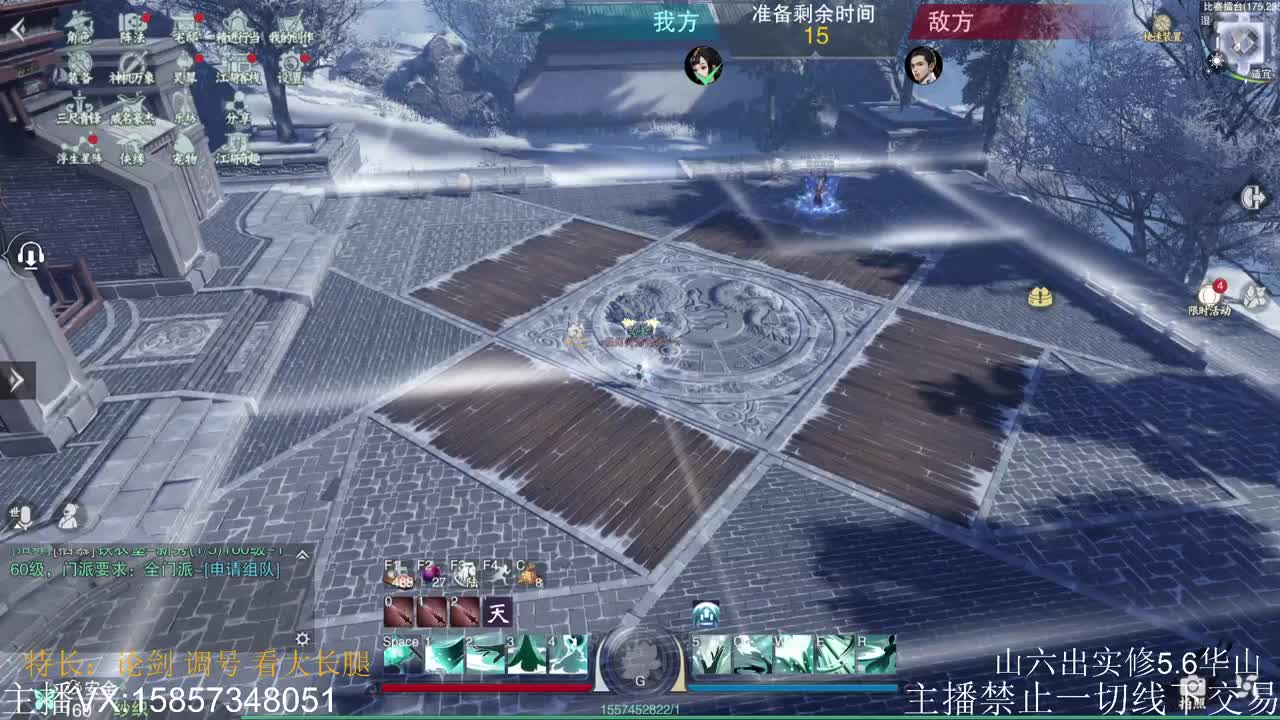
Task: Open the 限时活动 limited-time events icon
Action: pyautogui.click(x=1209, y=293)
